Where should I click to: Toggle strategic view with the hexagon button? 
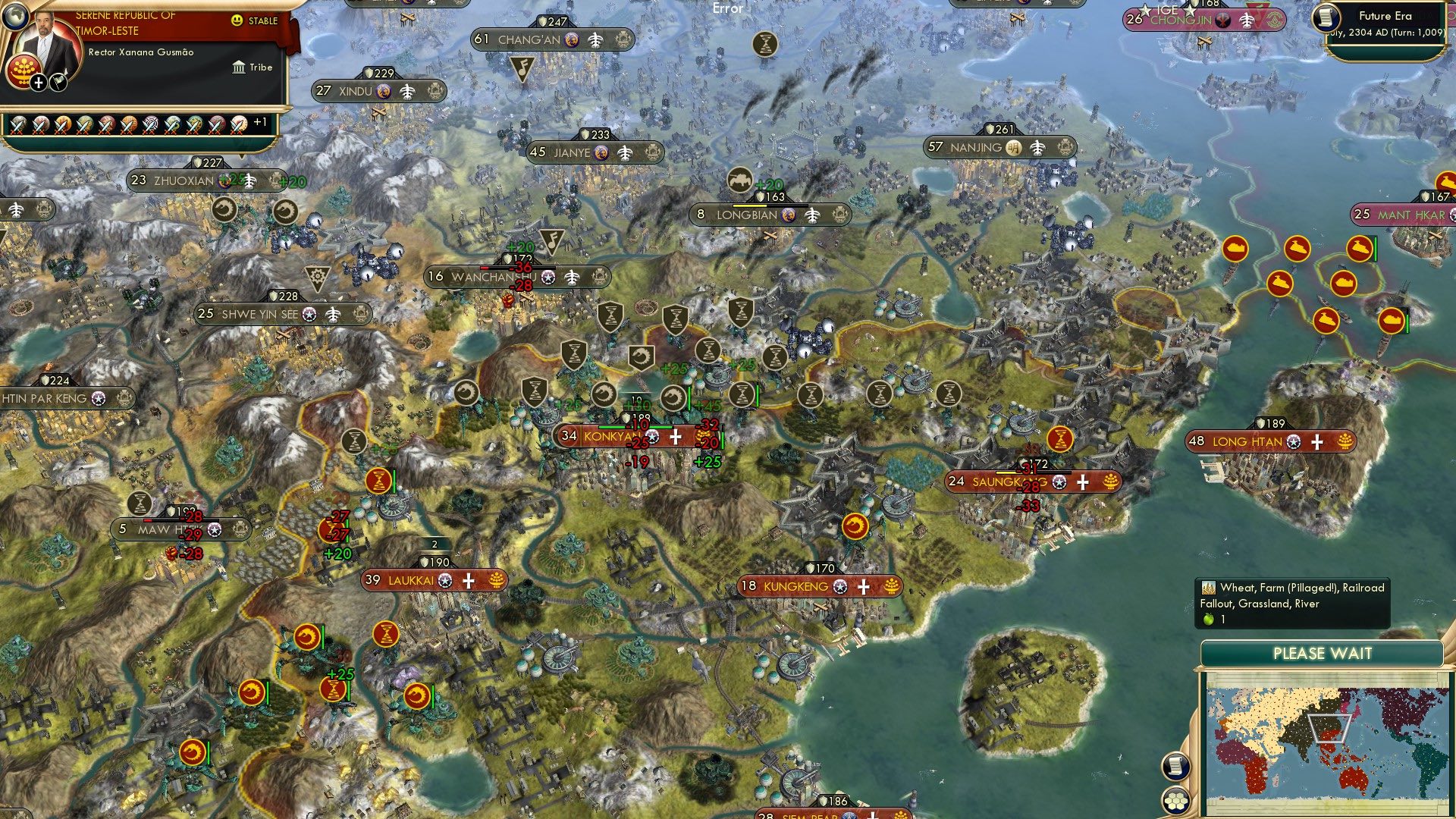1175,799
